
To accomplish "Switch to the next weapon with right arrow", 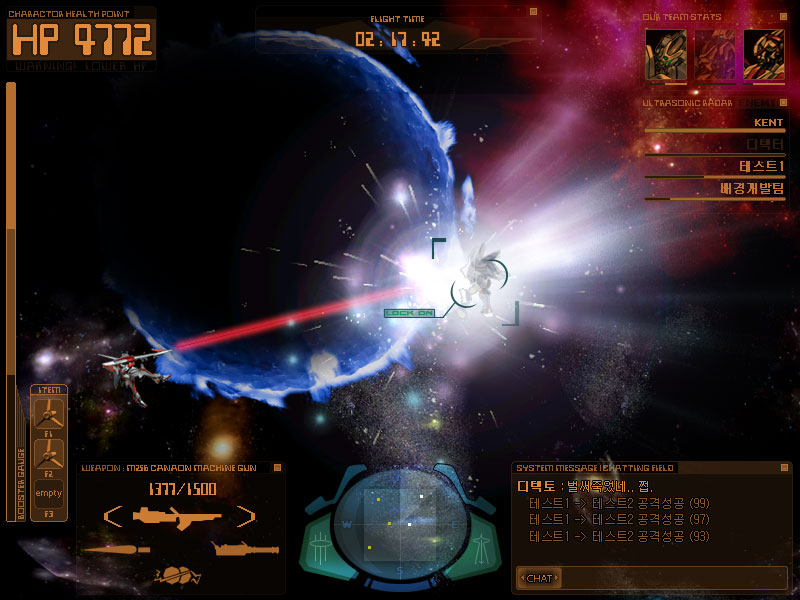I will (x=245, y=517).
